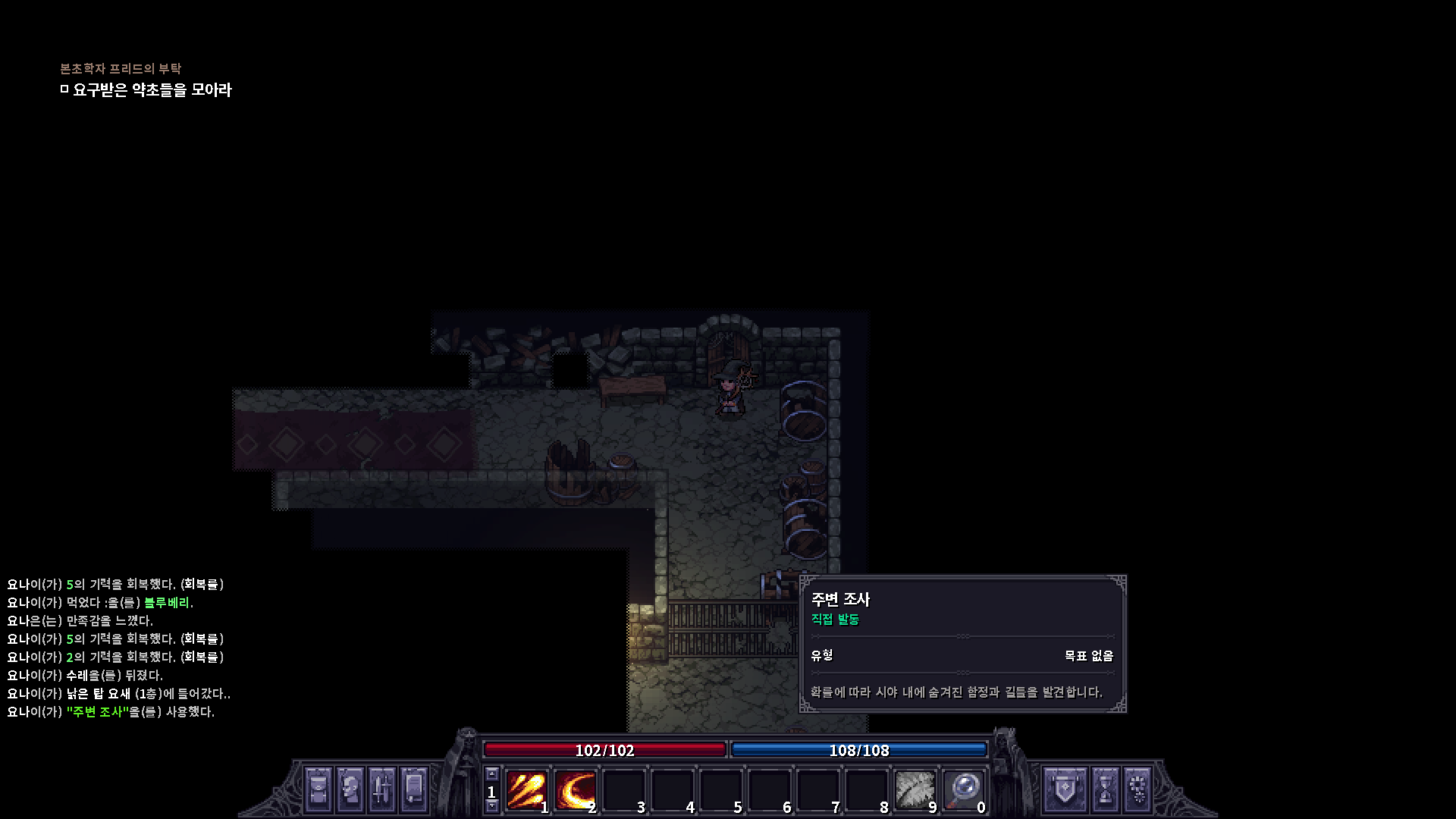Open the character head profile button
This screenshot has height=819, width=1456.
coord(350,789)
